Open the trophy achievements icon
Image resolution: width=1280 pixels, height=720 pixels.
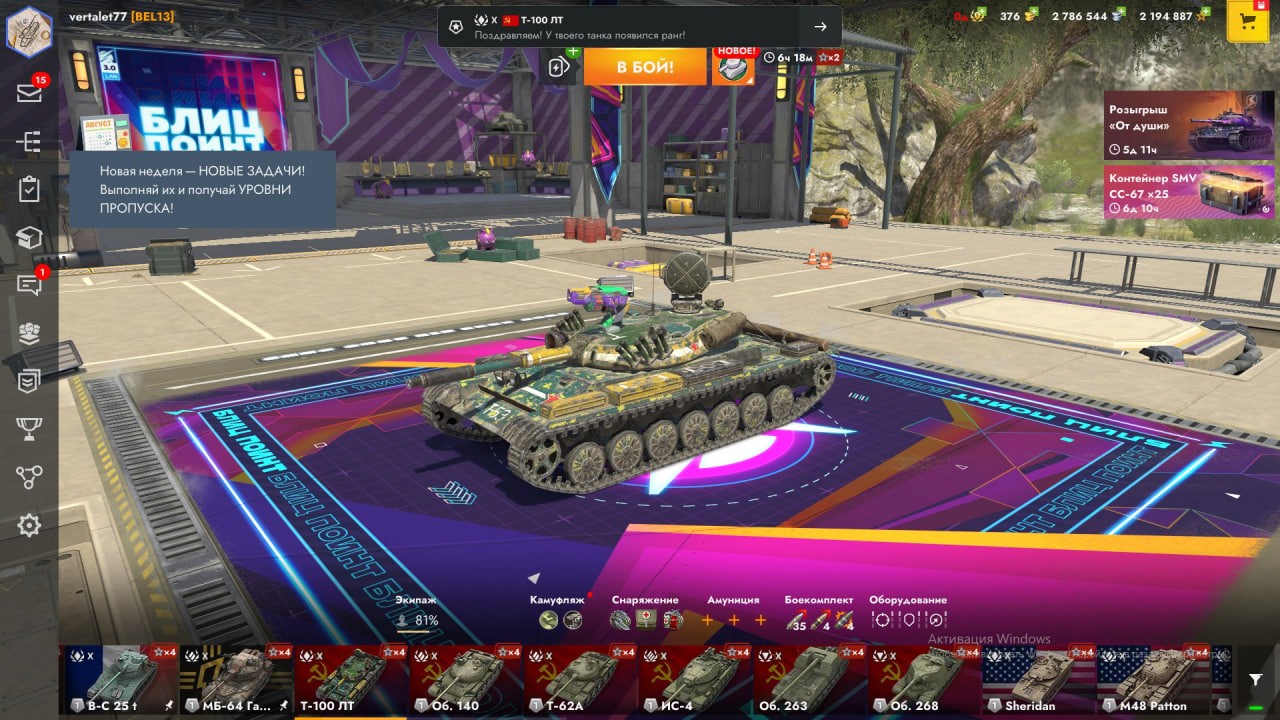click(x=29, y=429)
